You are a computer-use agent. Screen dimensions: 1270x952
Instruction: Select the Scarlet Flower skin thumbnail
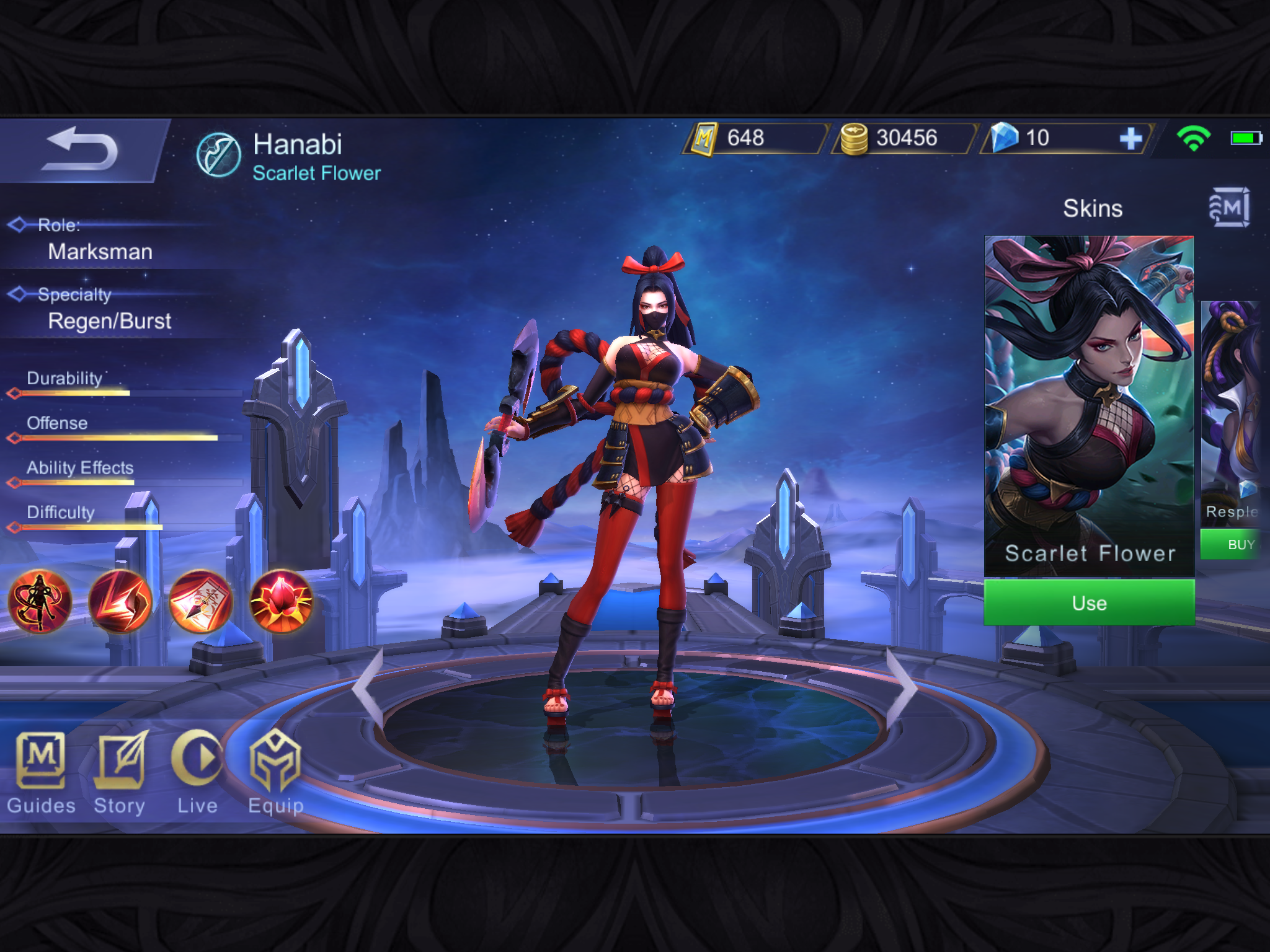1089,406
